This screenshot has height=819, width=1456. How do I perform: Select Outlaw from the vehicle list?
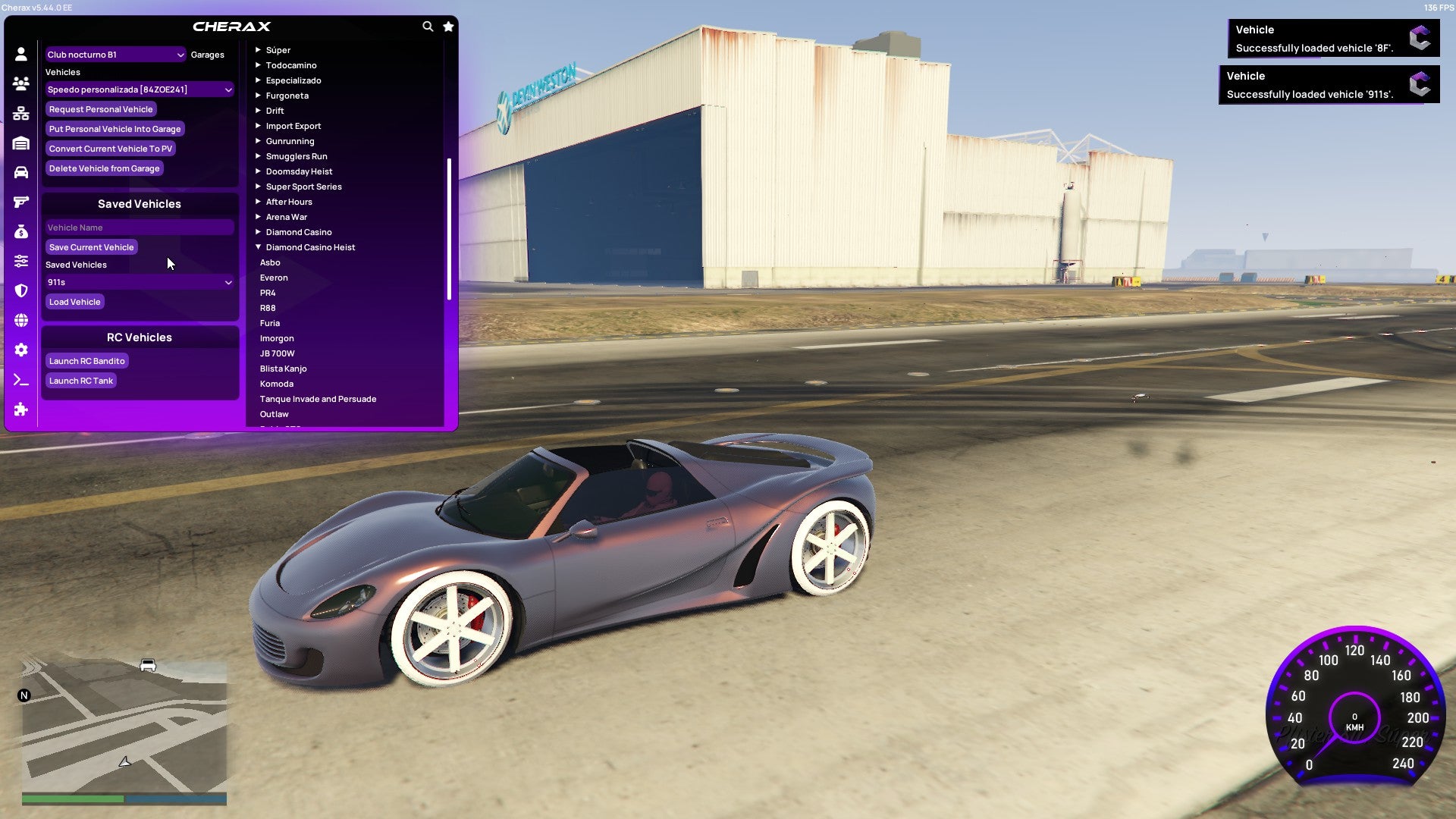point(274,413)
